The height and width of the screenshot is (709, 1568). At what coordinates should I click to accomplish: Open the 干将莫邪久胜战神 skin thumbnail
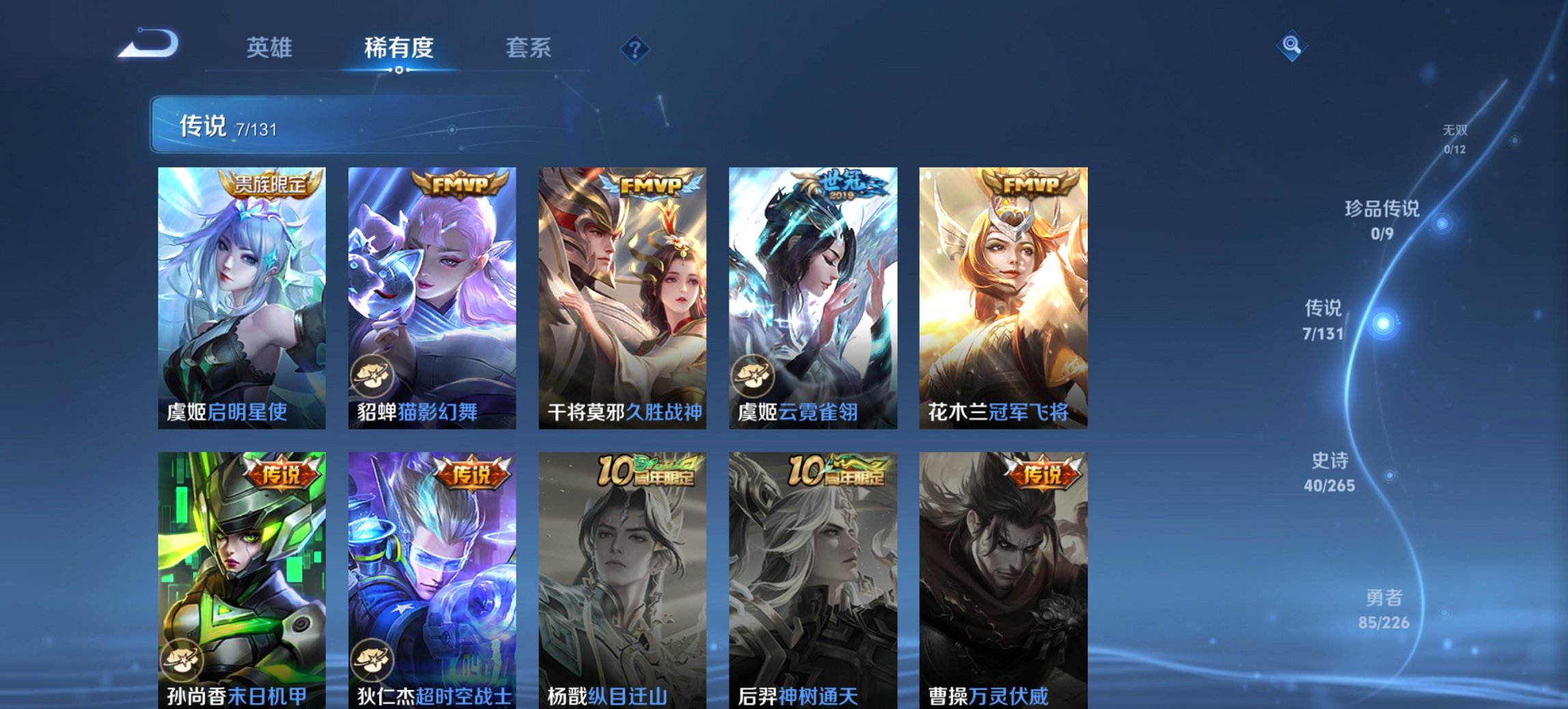point(622,294)
